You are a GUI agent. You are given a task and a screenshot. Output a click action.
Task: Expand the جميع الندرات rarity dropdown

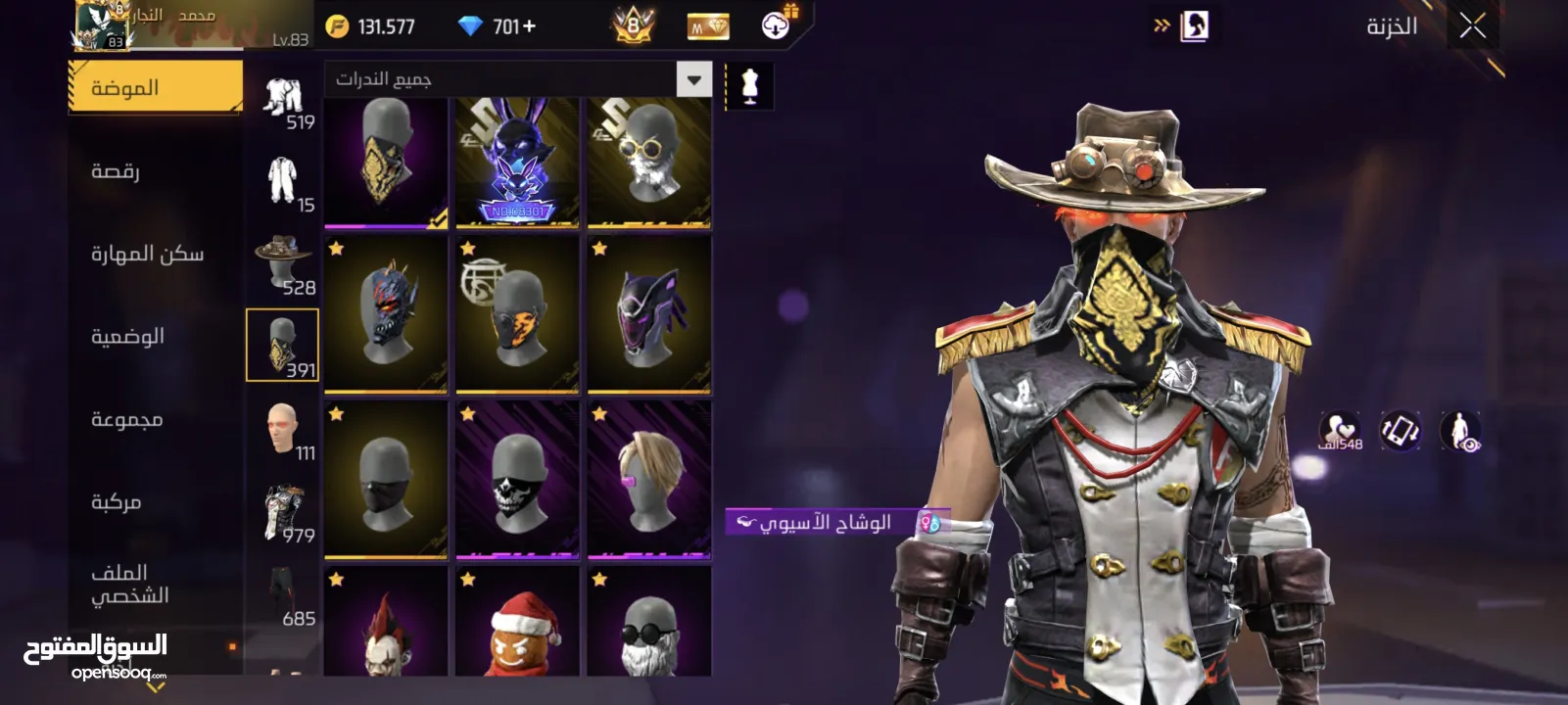pos(693,79)
